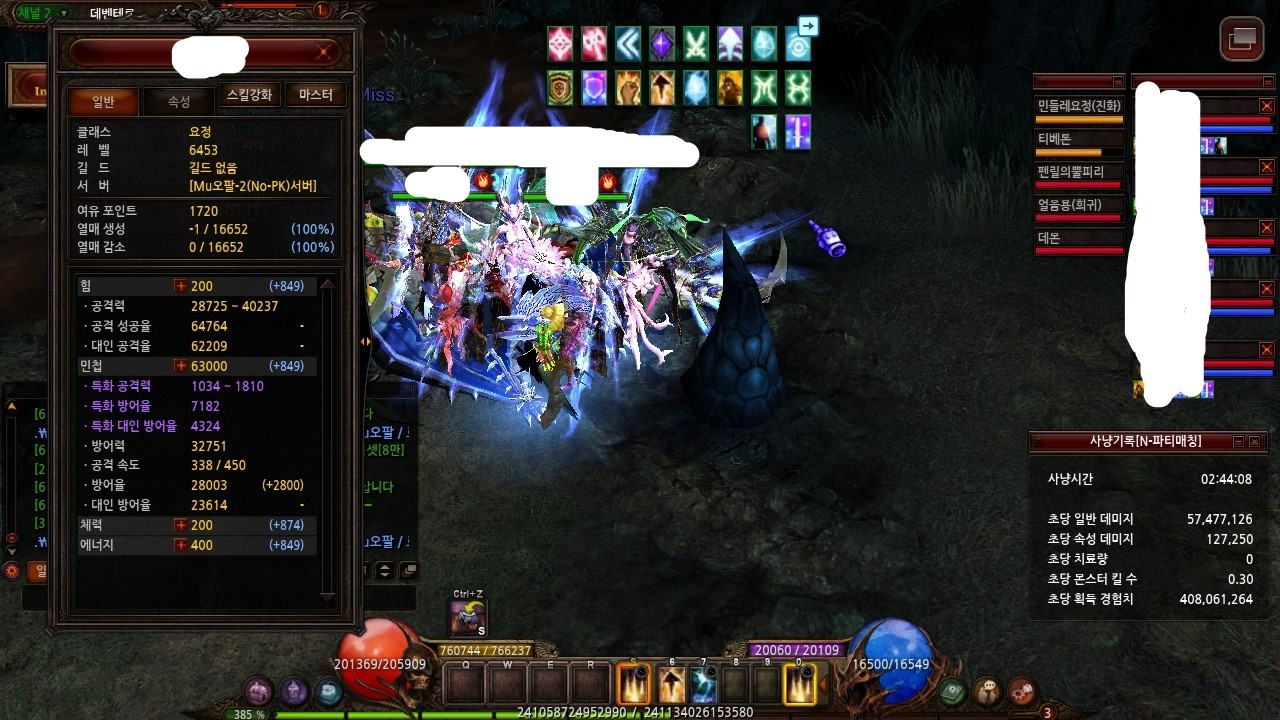Viewport: 1280px width, 720px height.
Task: Switch to the 속성 tab
Action: tap(179, 101)
